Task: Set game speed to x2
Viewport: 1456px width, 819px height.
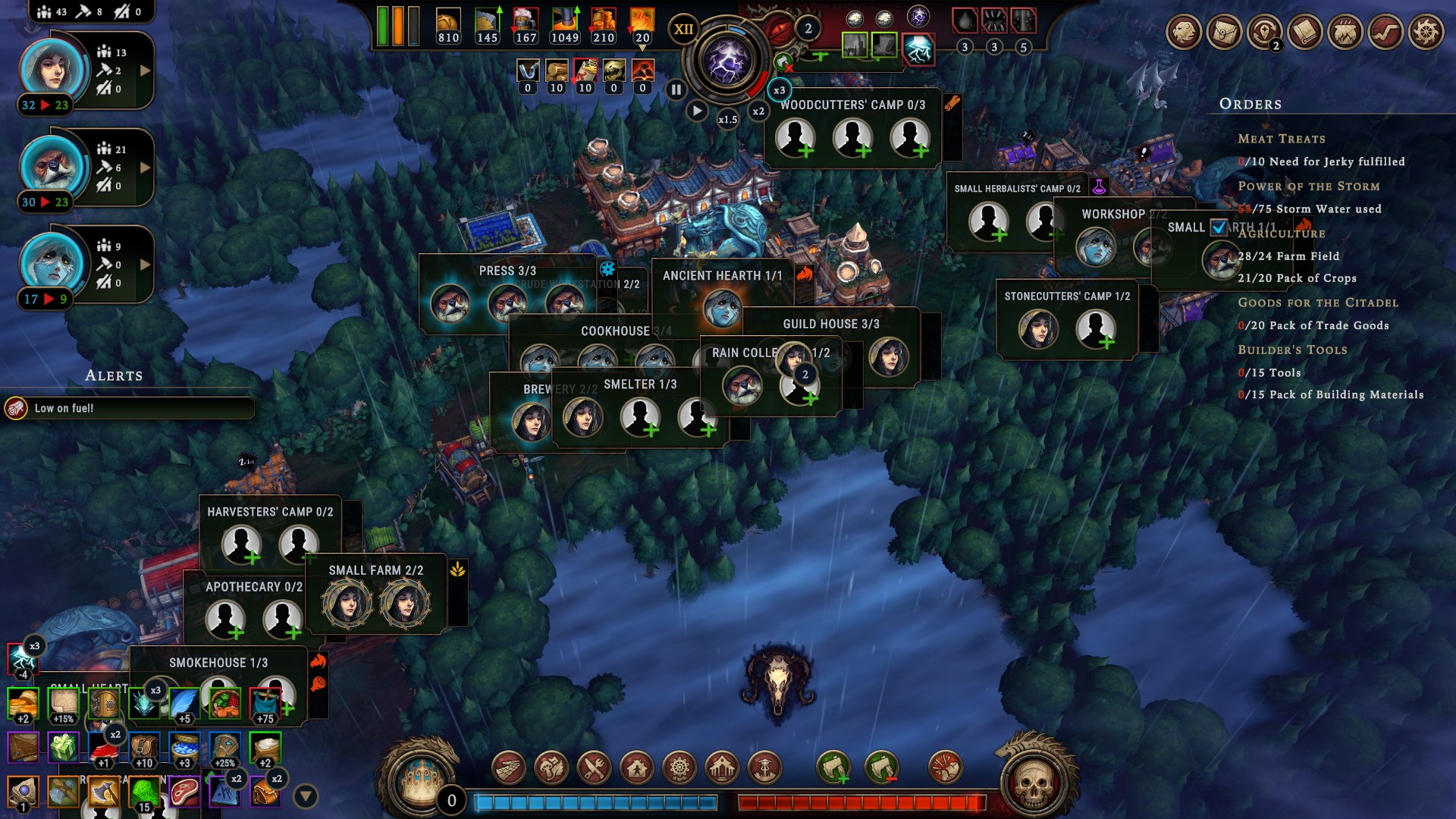Action: pyautogui.click(x=758, y=111)
